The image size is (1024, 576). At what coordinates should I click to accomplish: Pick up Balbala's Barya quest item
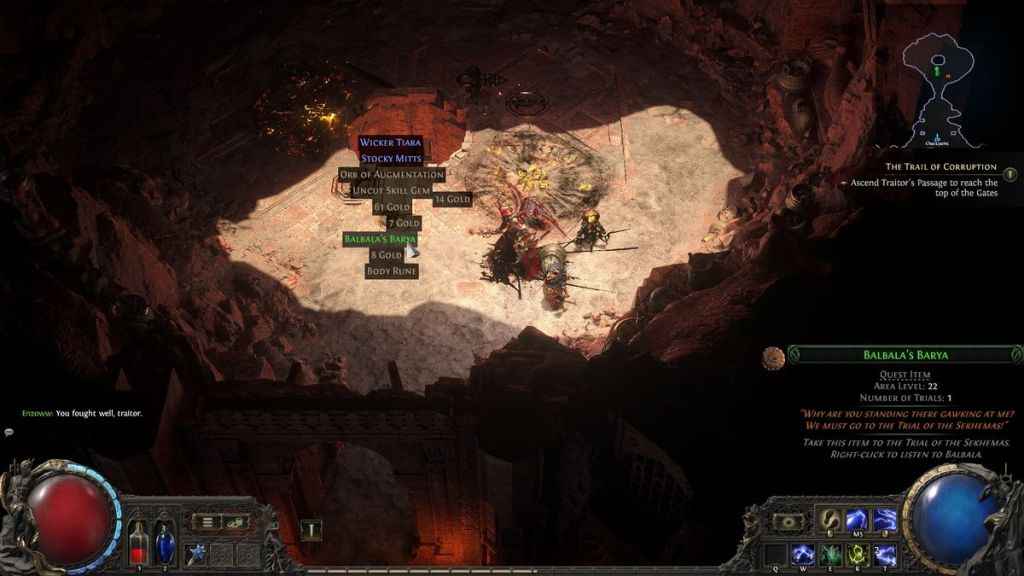380,239
